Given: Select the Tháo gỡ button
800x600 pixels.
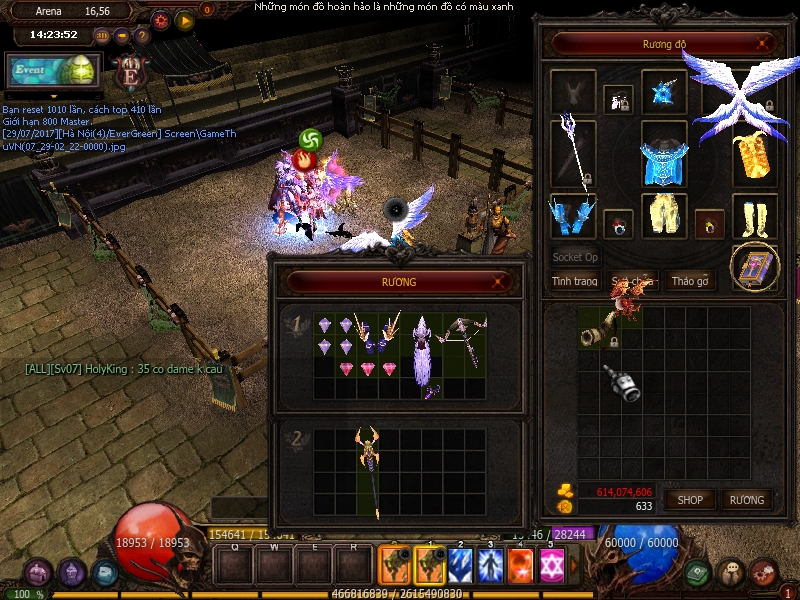Looking at the screenshot, I should click(x=689, y=281).
